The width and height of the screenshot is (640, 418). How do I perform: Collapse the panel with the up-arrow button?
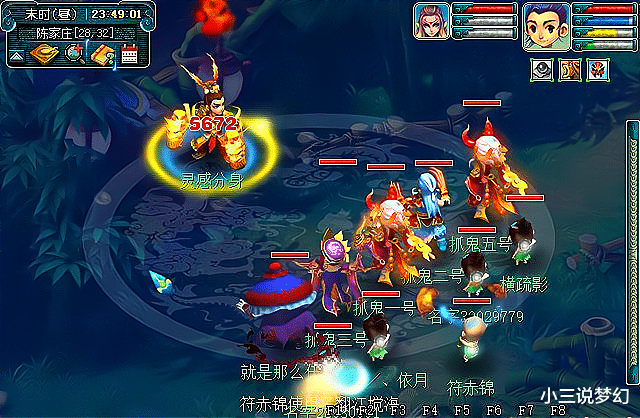click(x=17, y=55)
